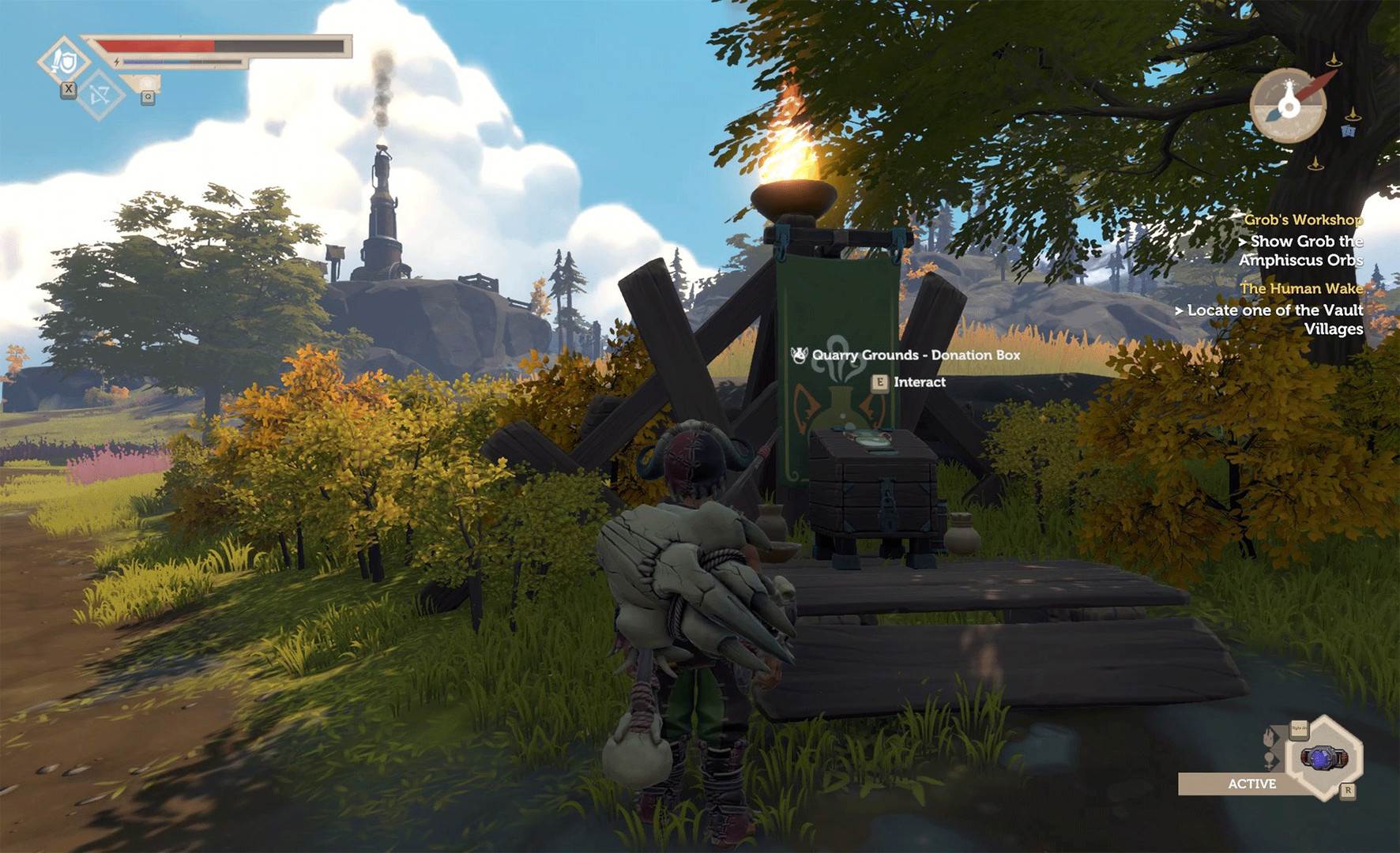The height and width of the screenshot is (853, 1400).
Task: Click the lightning bolt stamina icon
Action: 117,62
